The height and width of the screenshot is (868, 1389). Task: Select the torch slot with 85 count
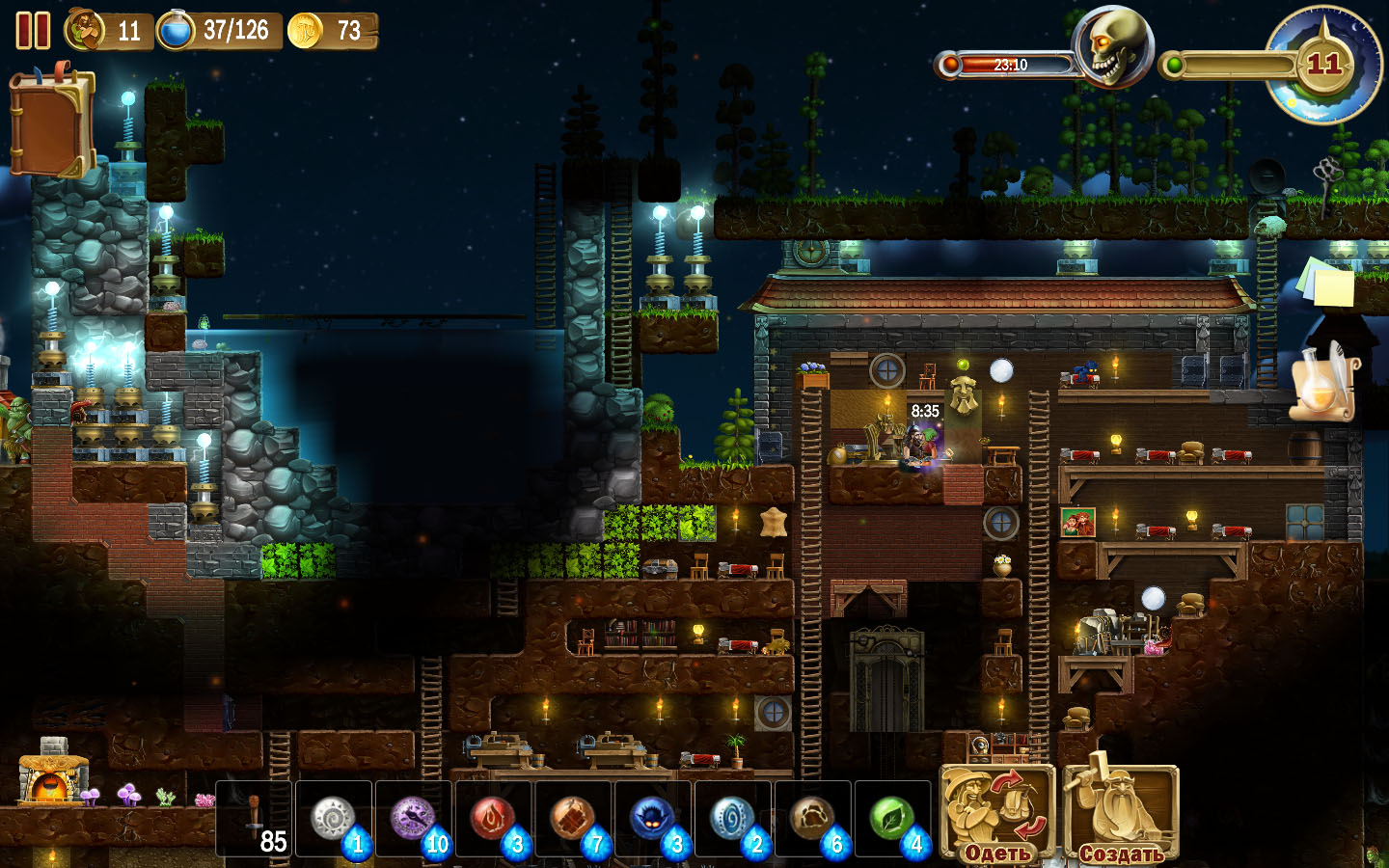click(x=255, y=820)
